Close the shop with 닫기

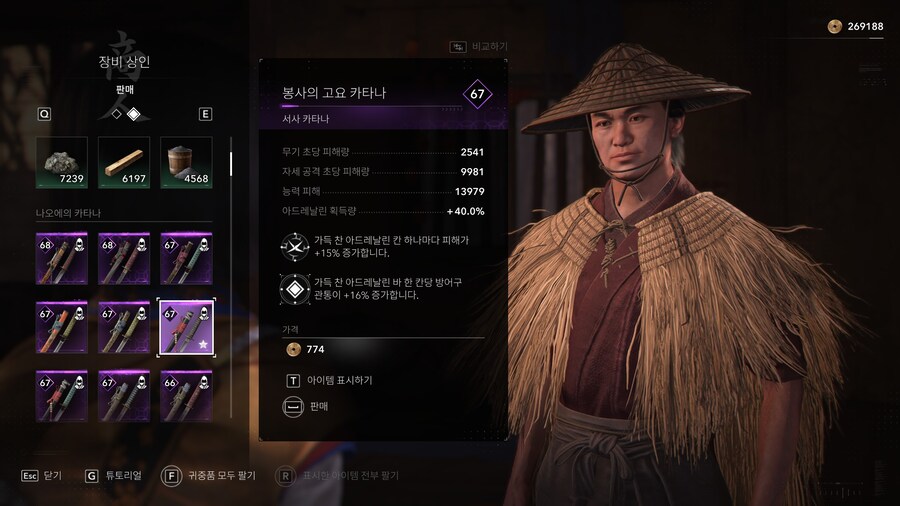[x=42, y=476]
